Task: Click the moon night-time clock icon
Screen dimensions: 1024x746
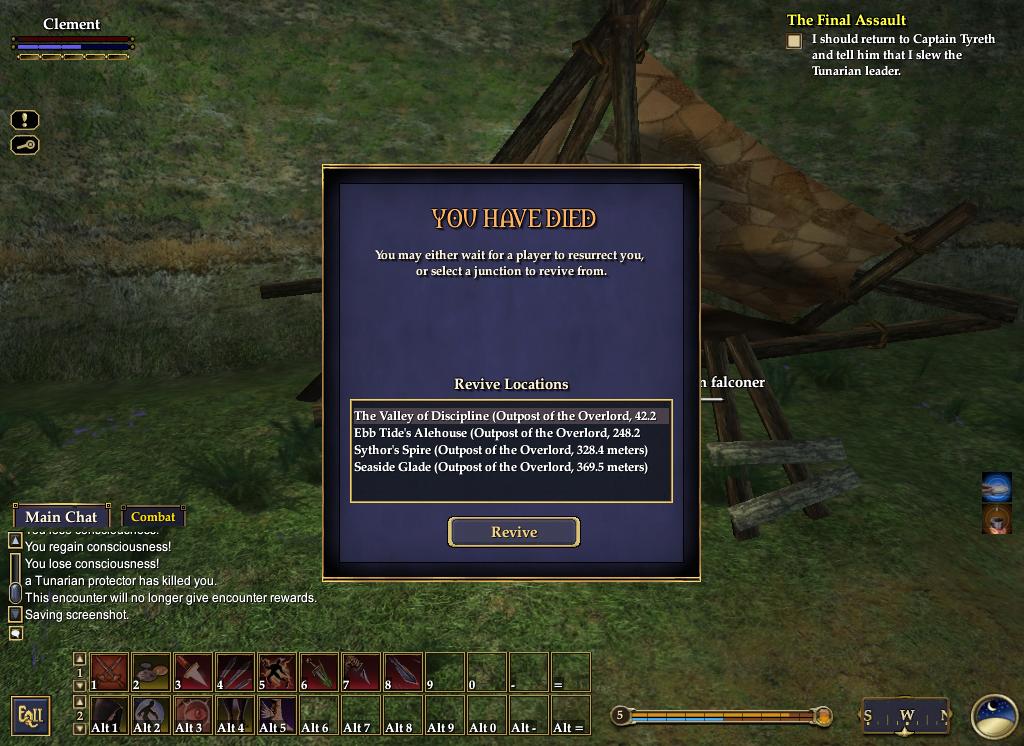Action: point(994,716)
